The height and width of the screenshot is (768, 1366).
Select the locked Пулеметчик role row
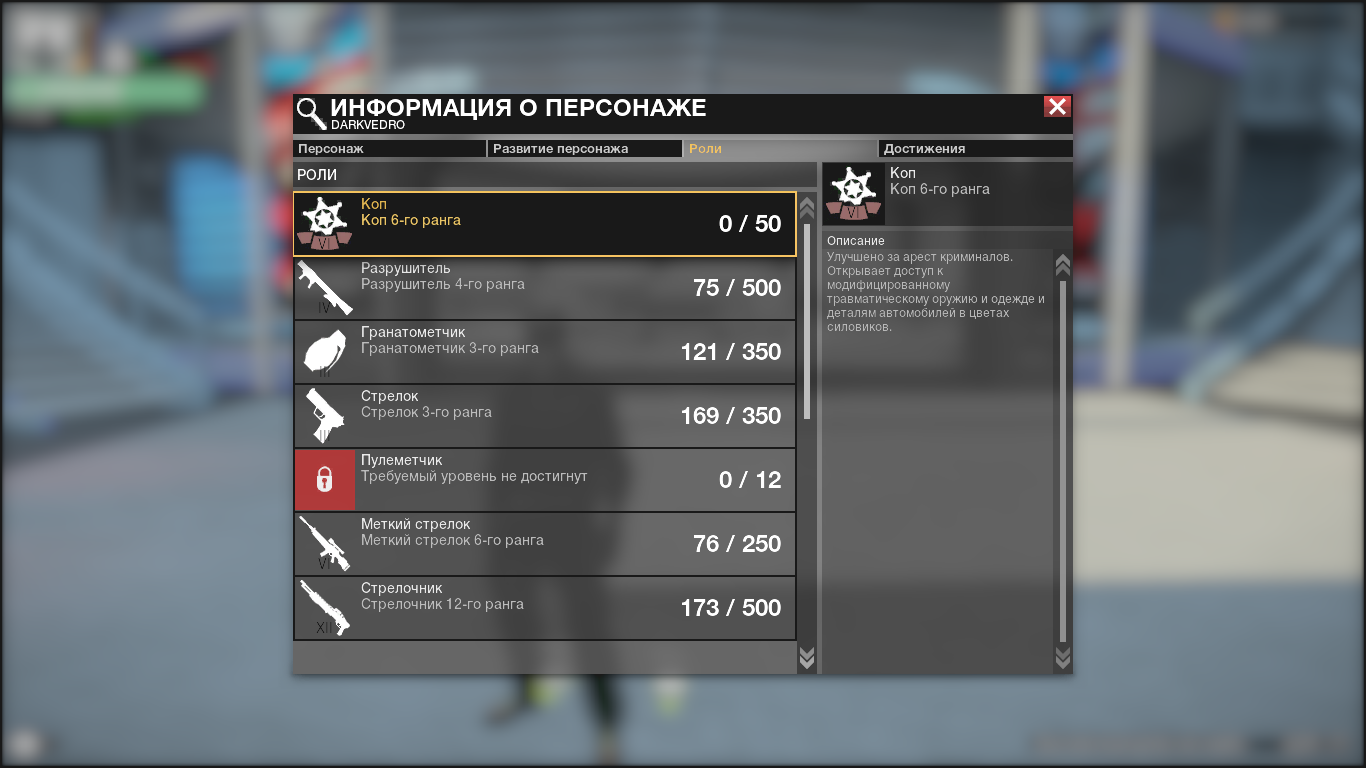pyautogui.click(x=545, y=480)
